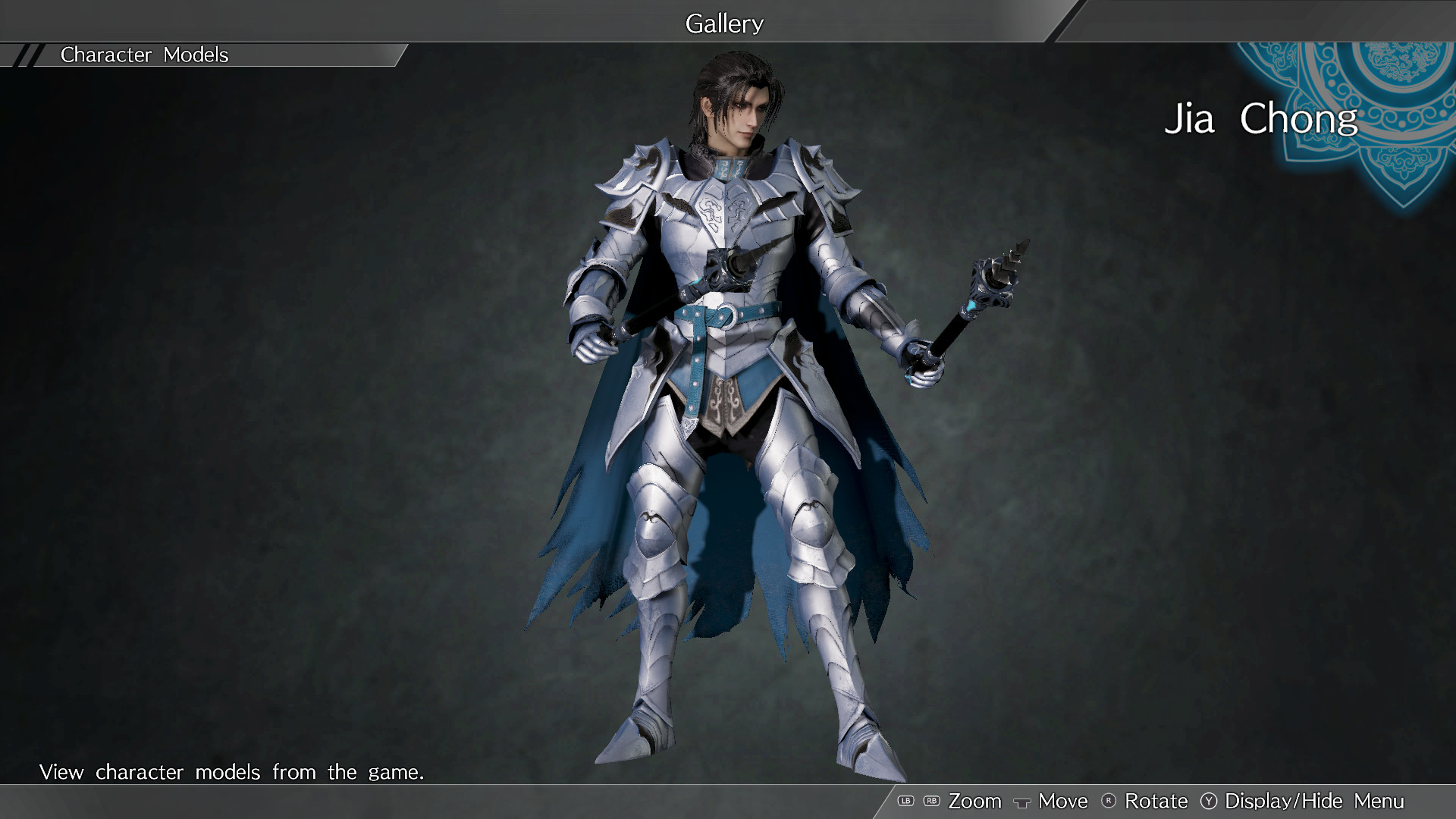1456x819 pixels.
Task: Click the RB button icon for zooming in
Action: point(932,801)
